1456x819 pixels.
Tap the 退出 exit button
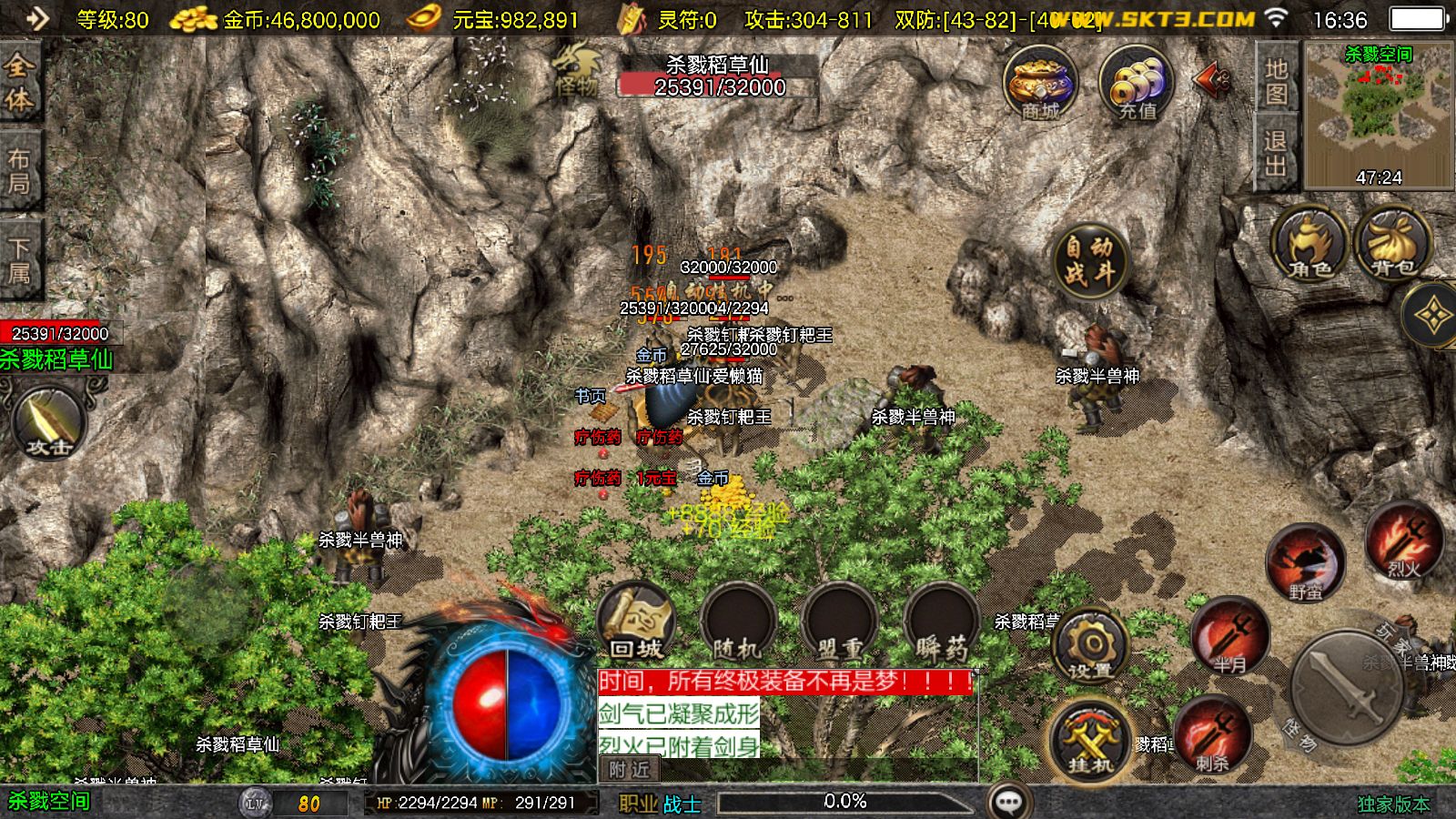click(1276, 153)
